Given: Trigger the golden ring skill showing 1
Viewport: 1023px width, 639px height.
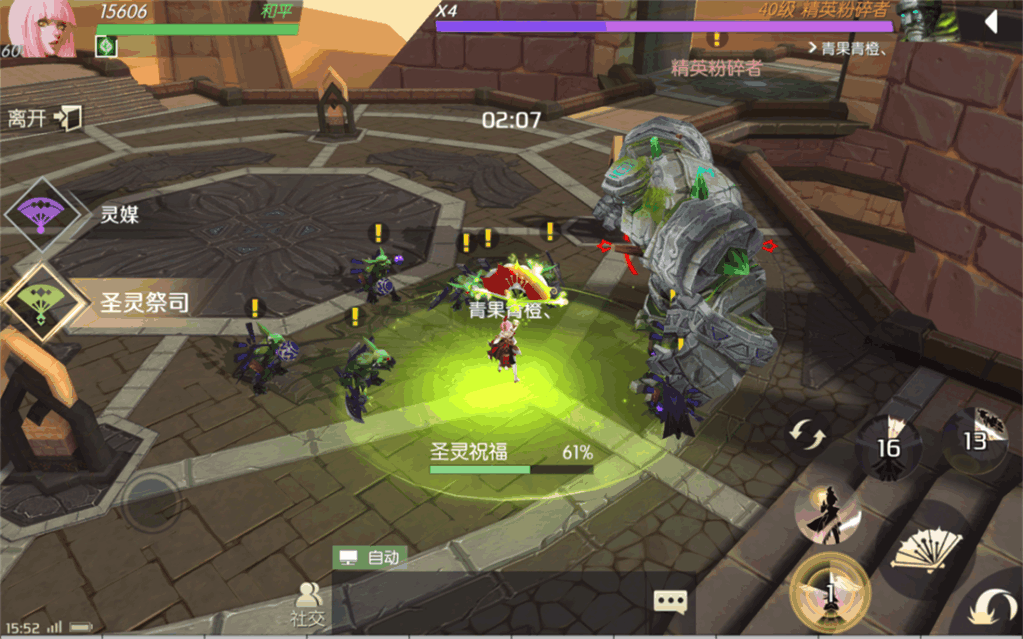Looking at the screenshot, I should click(829, 594).
